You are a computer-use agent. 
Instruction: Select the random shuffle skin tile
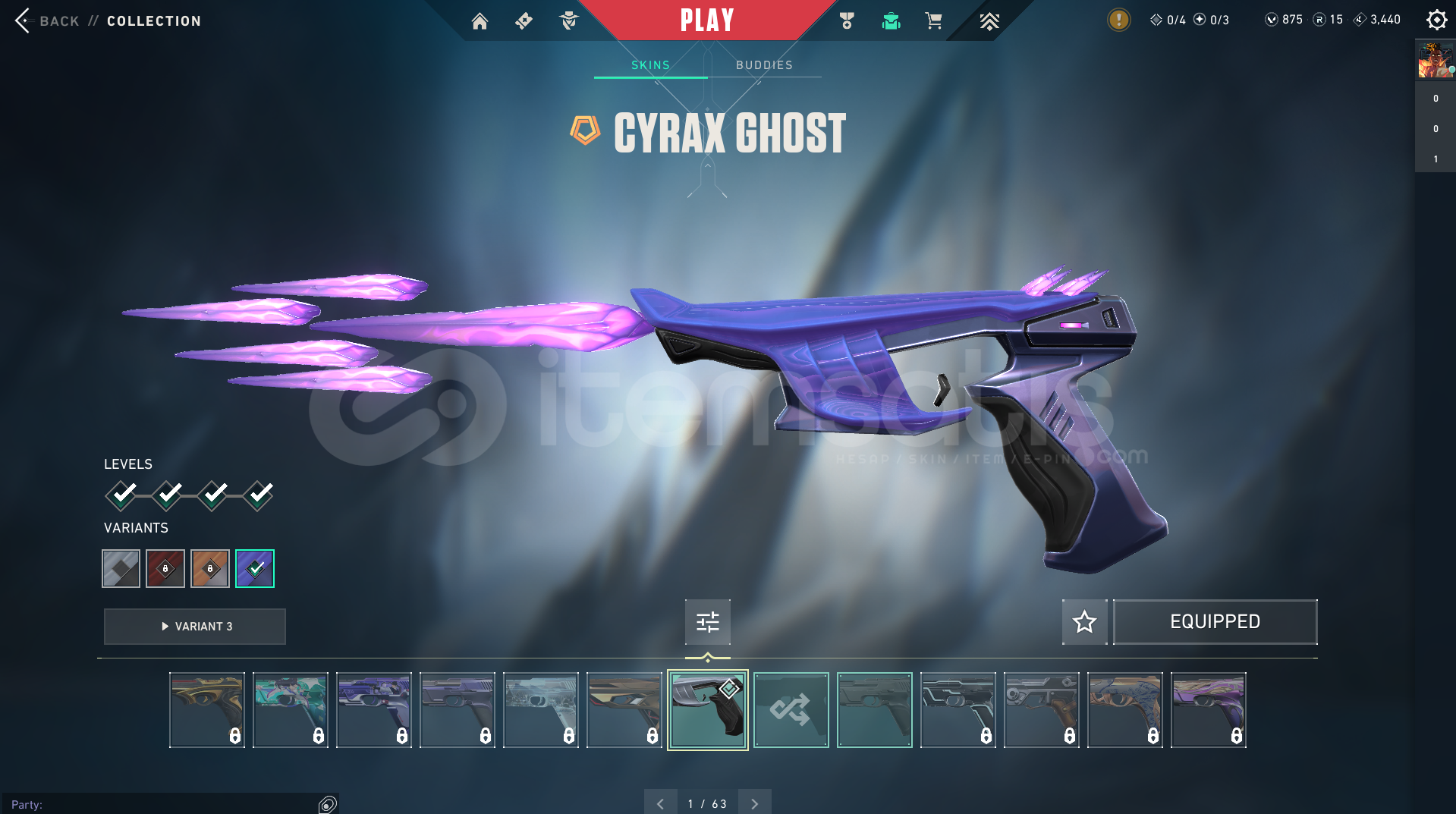tap(791, 710)
